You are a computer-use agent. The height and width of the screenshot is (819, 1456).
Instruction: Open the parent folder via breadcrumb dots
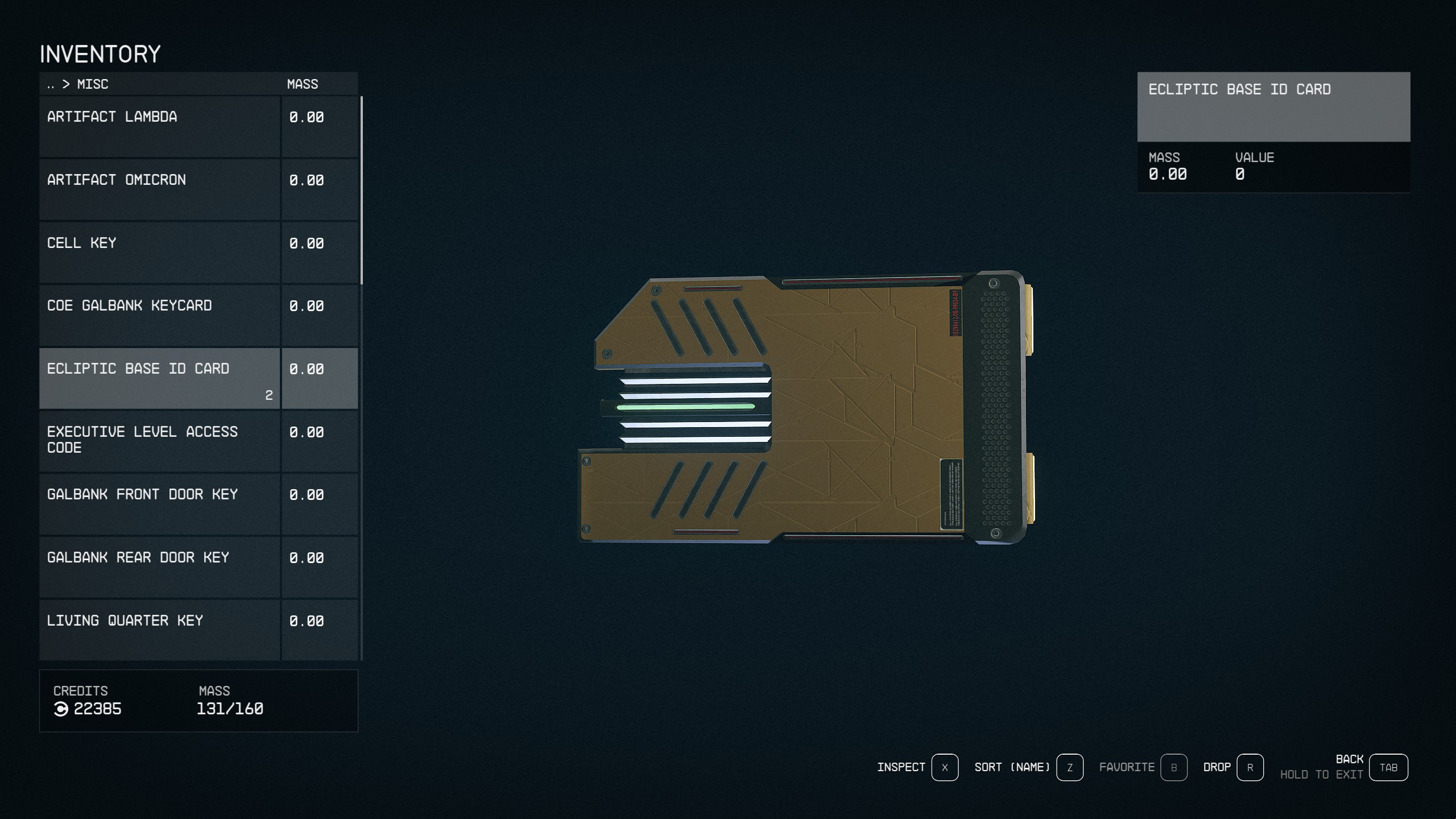(50, 84)
